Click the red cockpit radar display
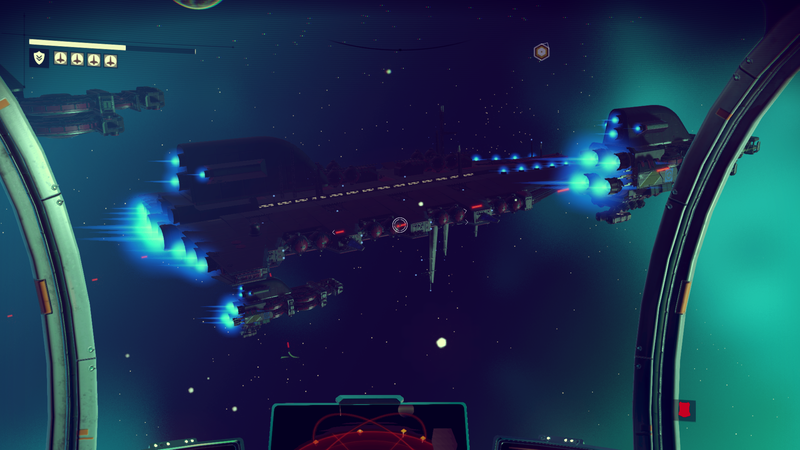 tap(368, 430)
